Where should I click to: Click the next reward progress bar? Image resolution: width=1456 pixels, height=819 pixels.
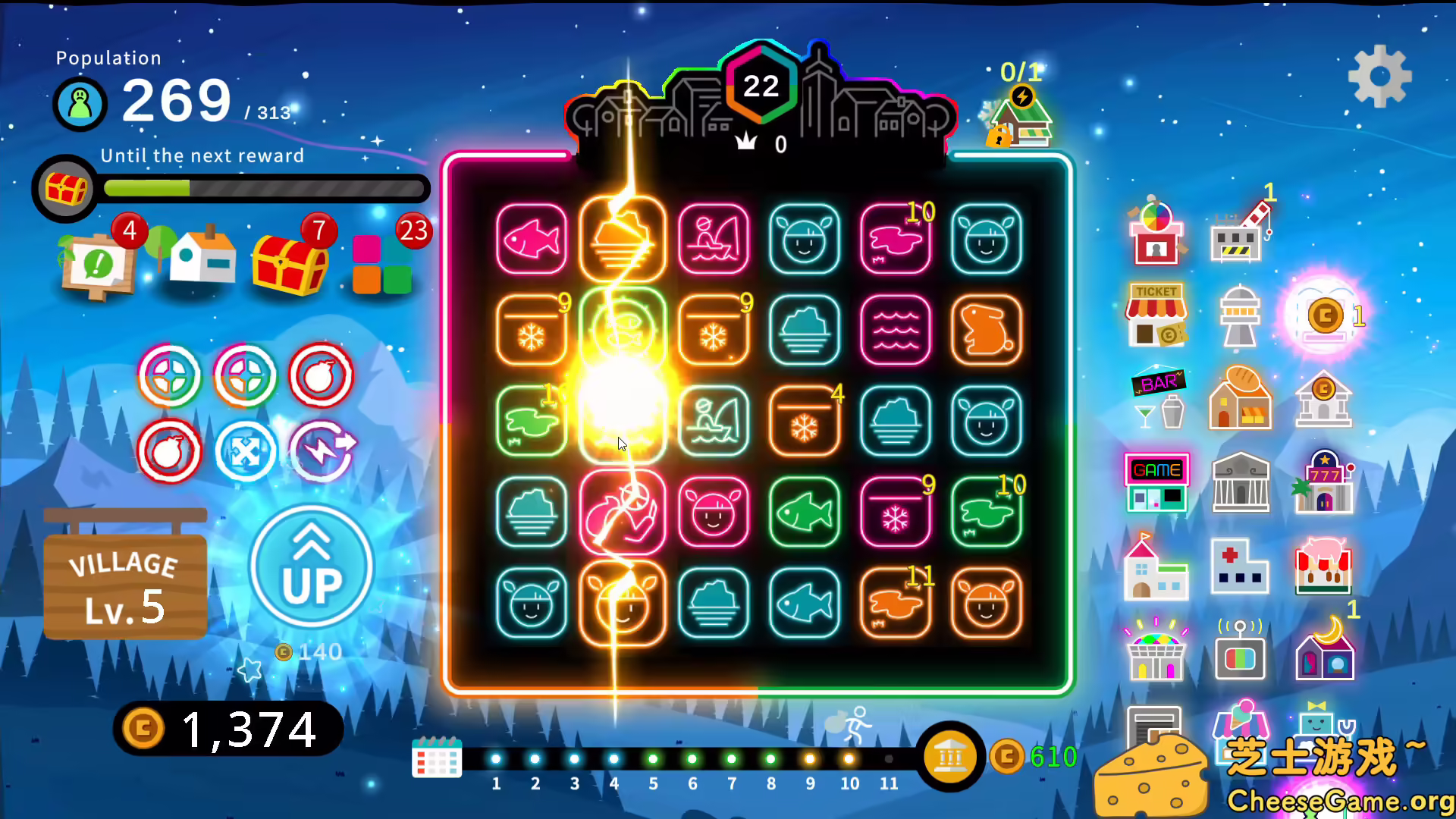tap(264, 187)
